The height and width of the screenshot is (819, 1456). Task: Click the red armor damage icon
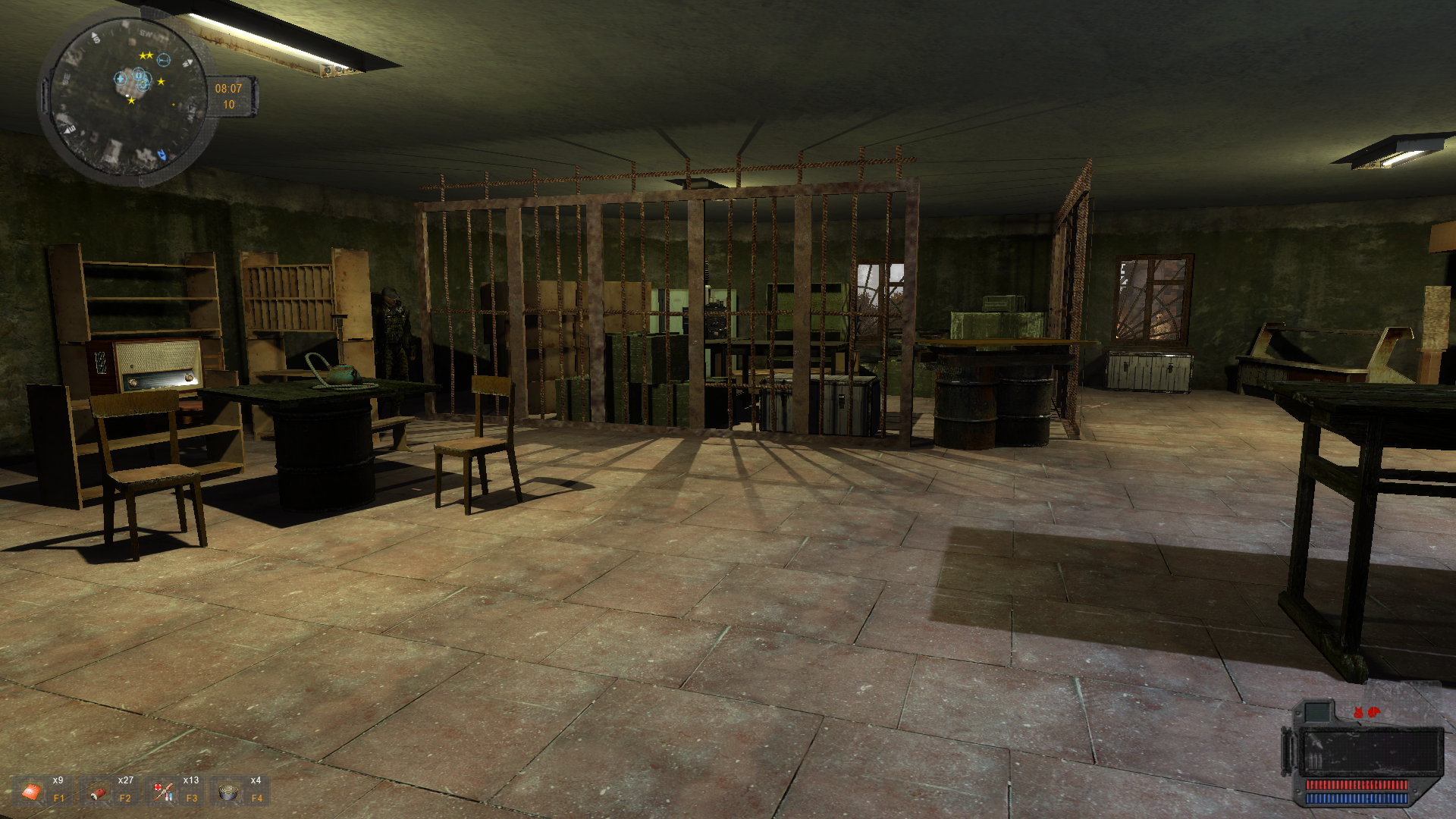1358,712
